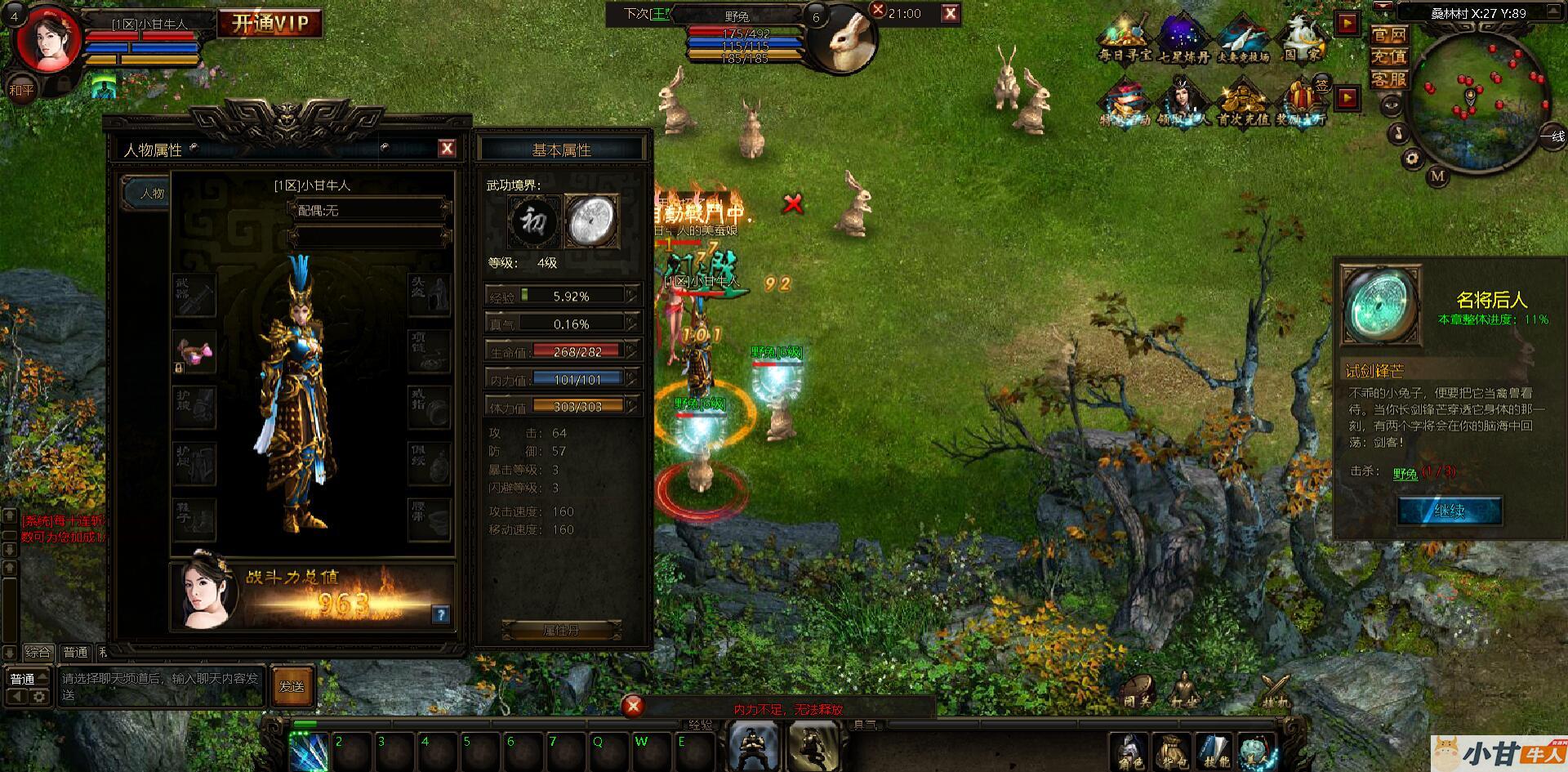Switch to the 综合 chat tab

click(38, 653)
